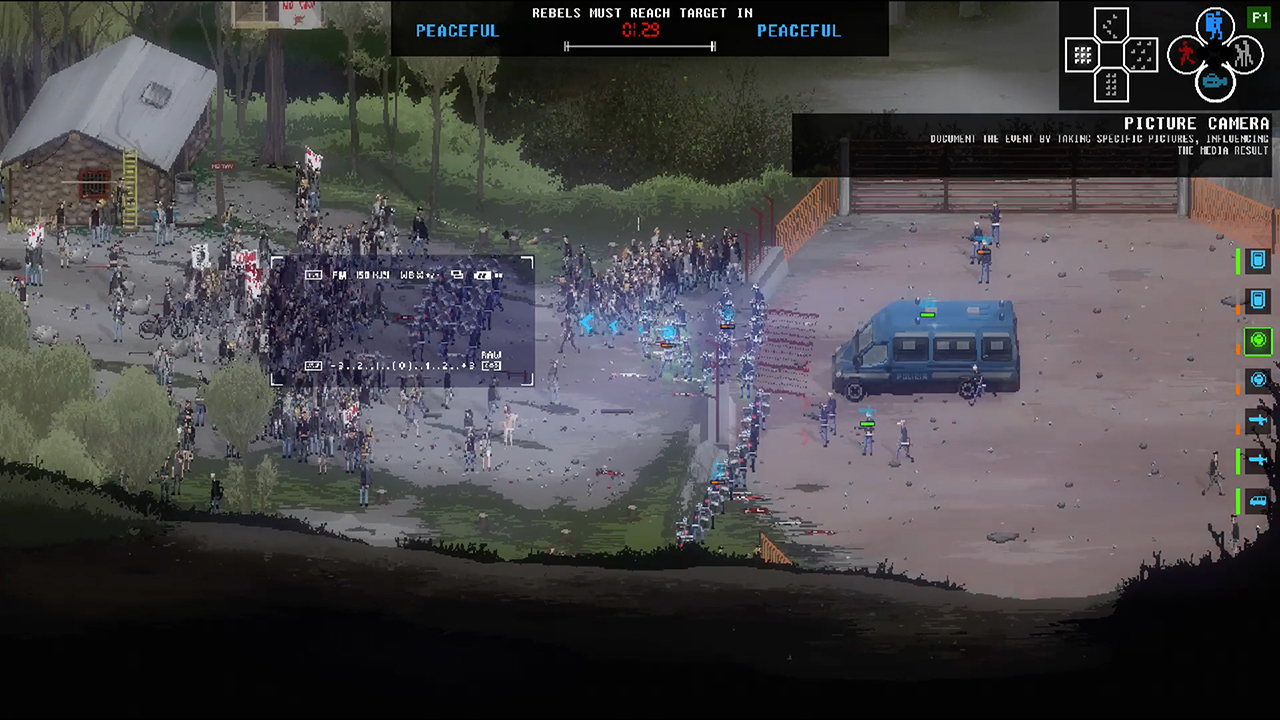
Task: Expand the Picture Camera info panel
Action: [1197, 123]
